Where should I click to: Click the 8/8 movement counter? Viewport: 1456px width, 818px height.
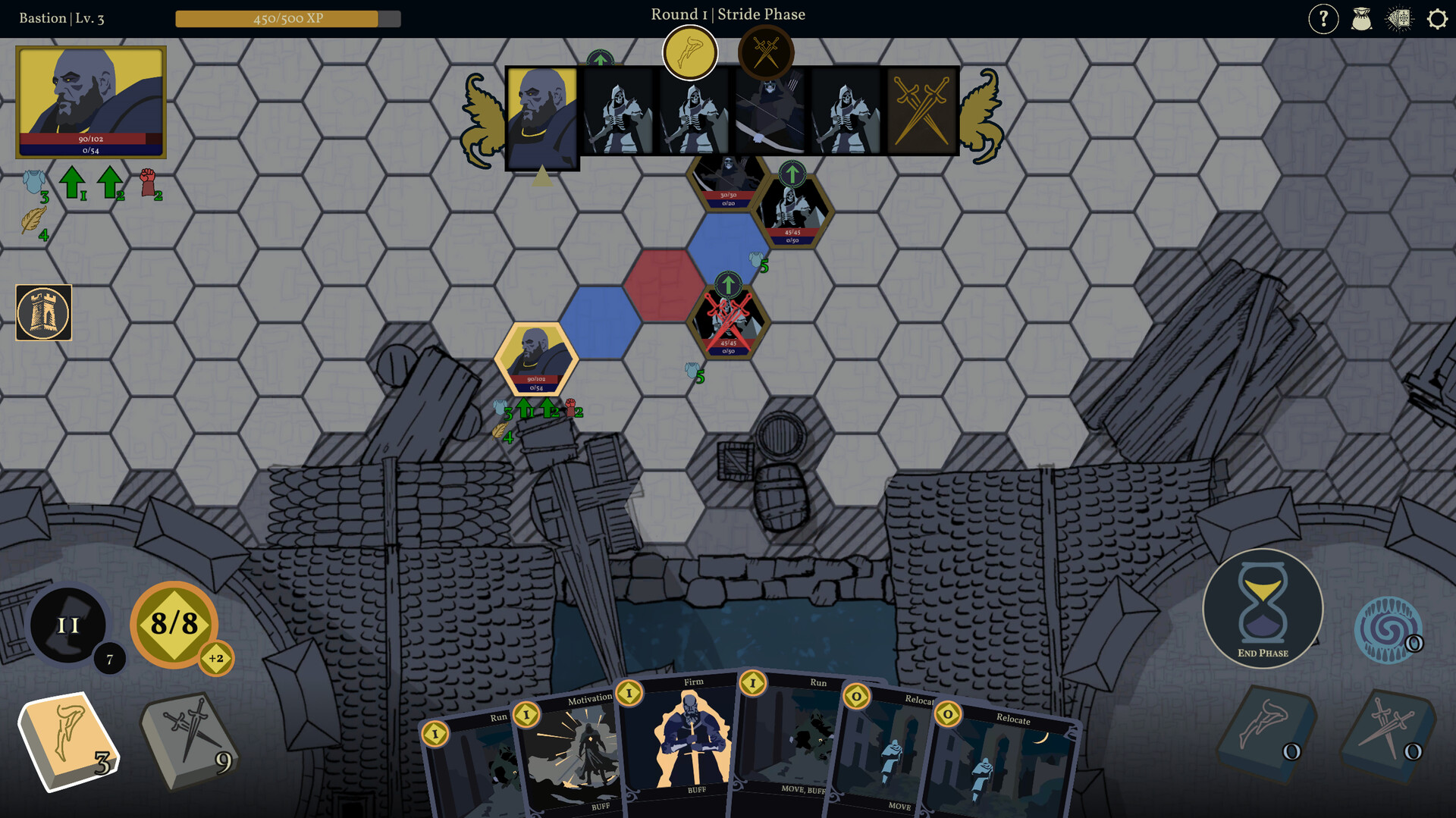175,625
